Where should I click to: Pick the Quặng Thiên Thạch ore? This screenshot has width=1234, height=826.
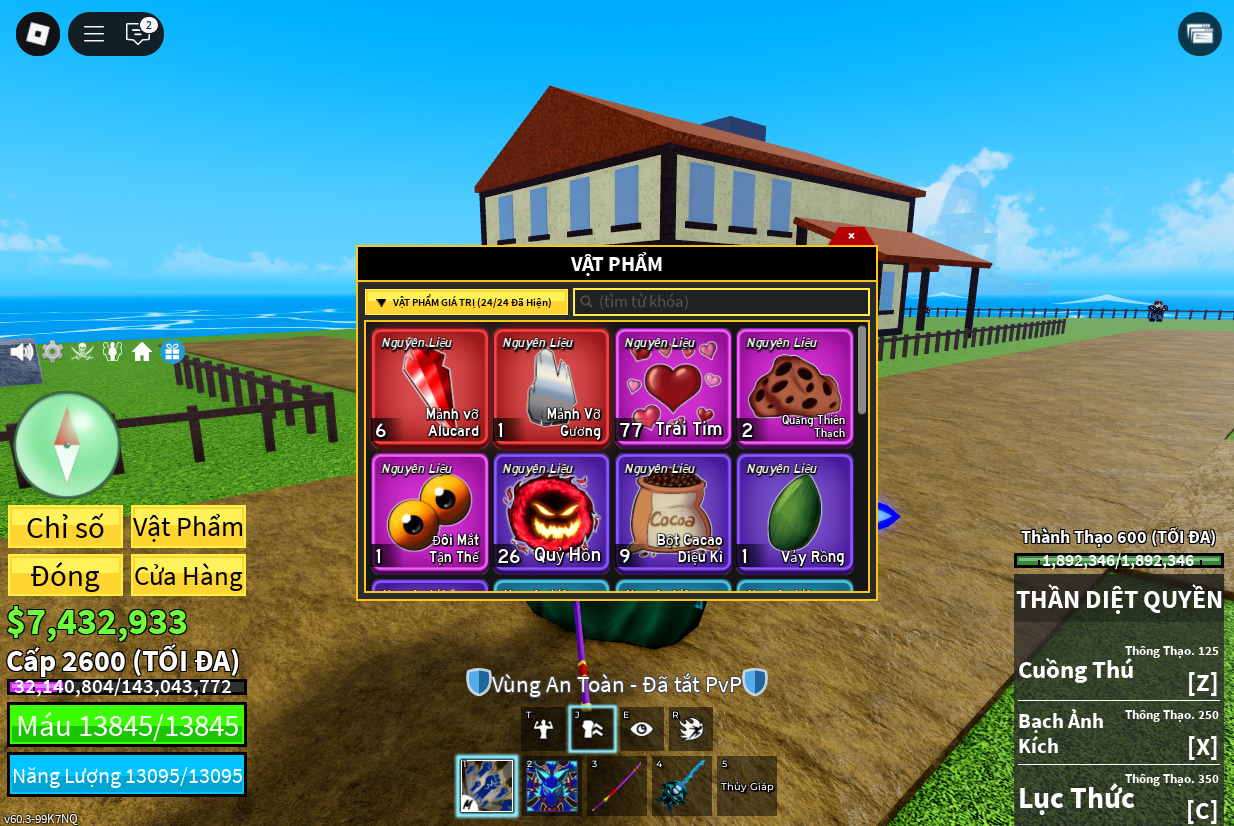[795, 386]
